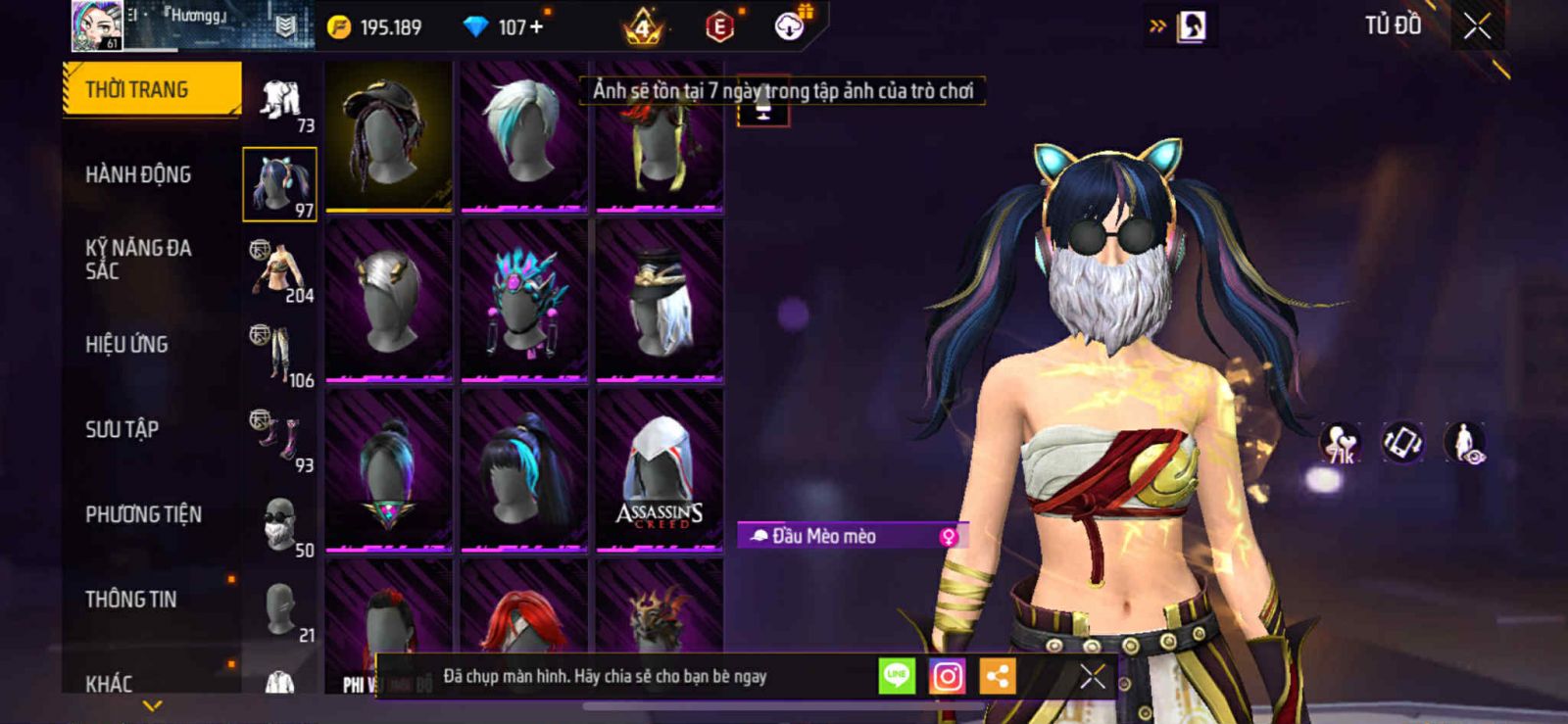
Task: Open the THỜI TRANG tab
Action: (151, 90)
